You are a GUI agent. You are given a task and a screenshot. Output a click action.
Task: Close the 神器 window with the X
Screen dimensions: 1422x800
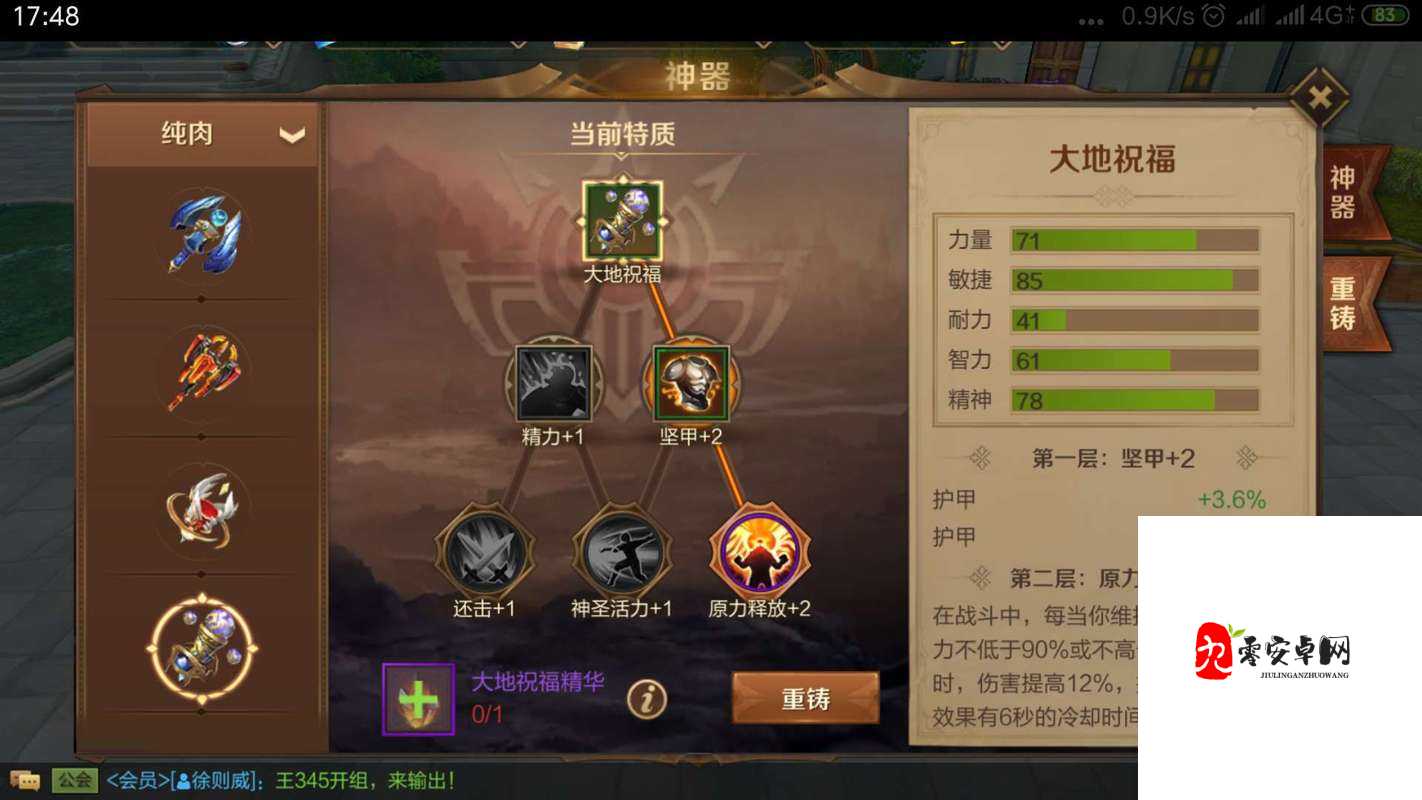click(x=1318, y=95)
